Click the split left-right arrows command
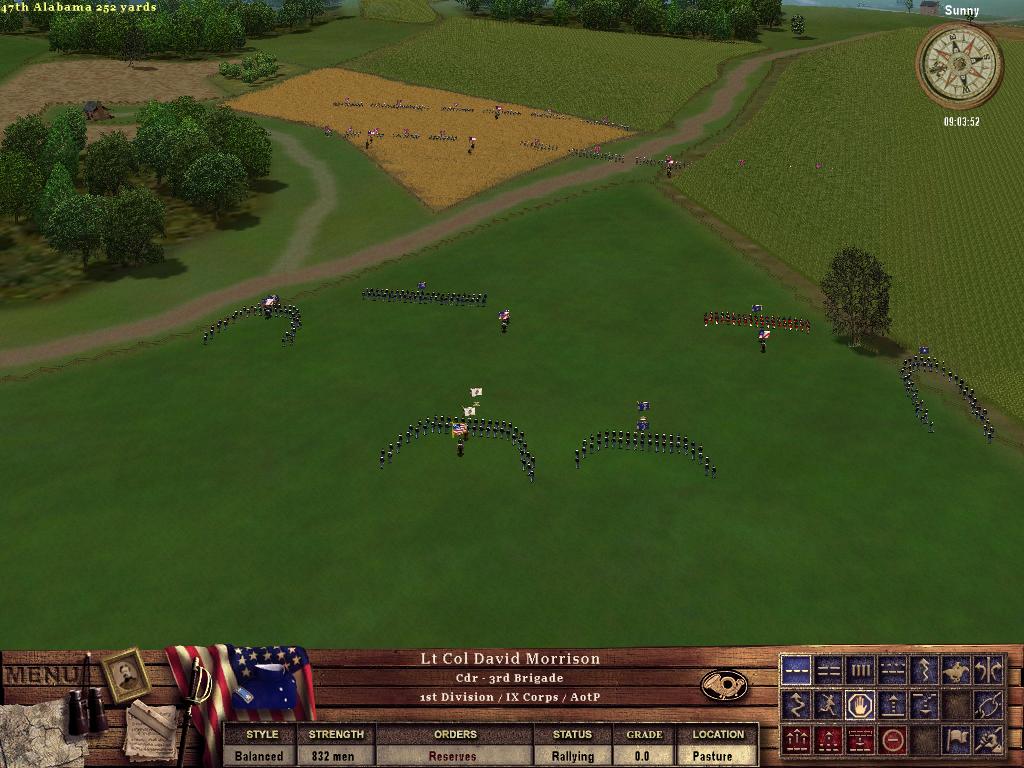1024x768 pixels. pyautogui.click(x=988, y=670)
